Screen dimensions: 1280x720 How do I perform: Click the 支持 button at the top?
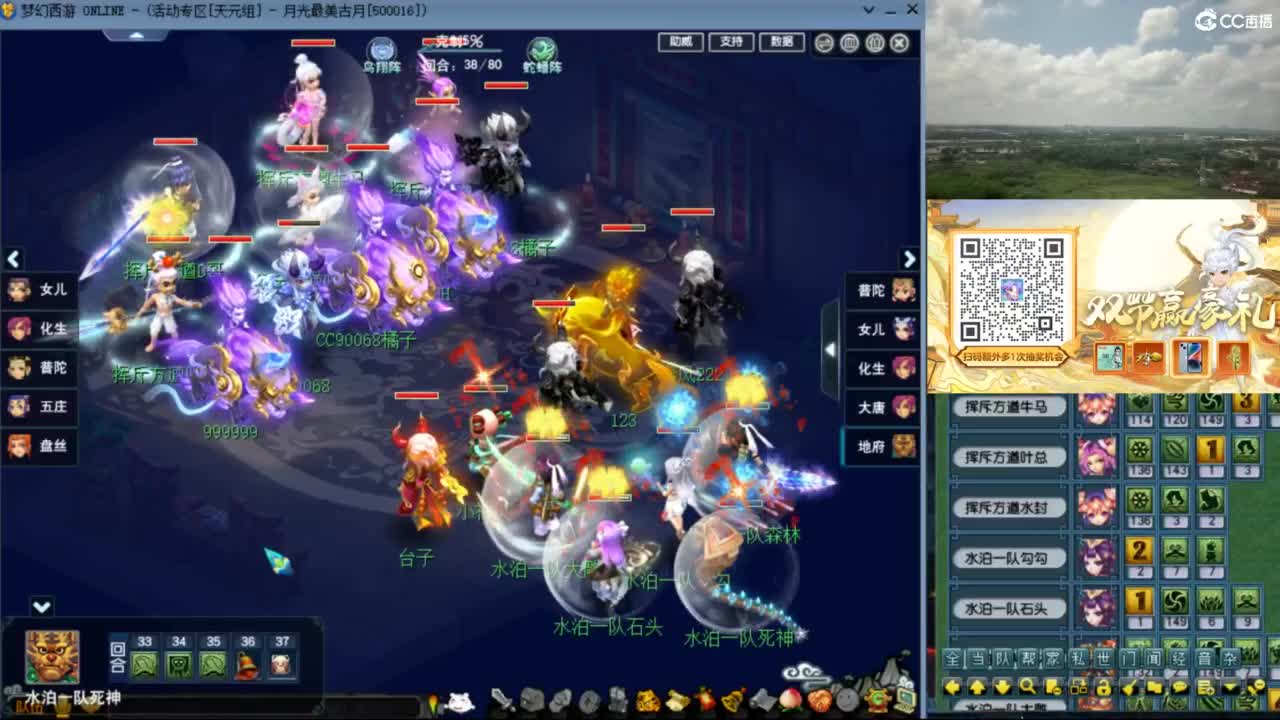pyautogui.click(x=730, y=43)
